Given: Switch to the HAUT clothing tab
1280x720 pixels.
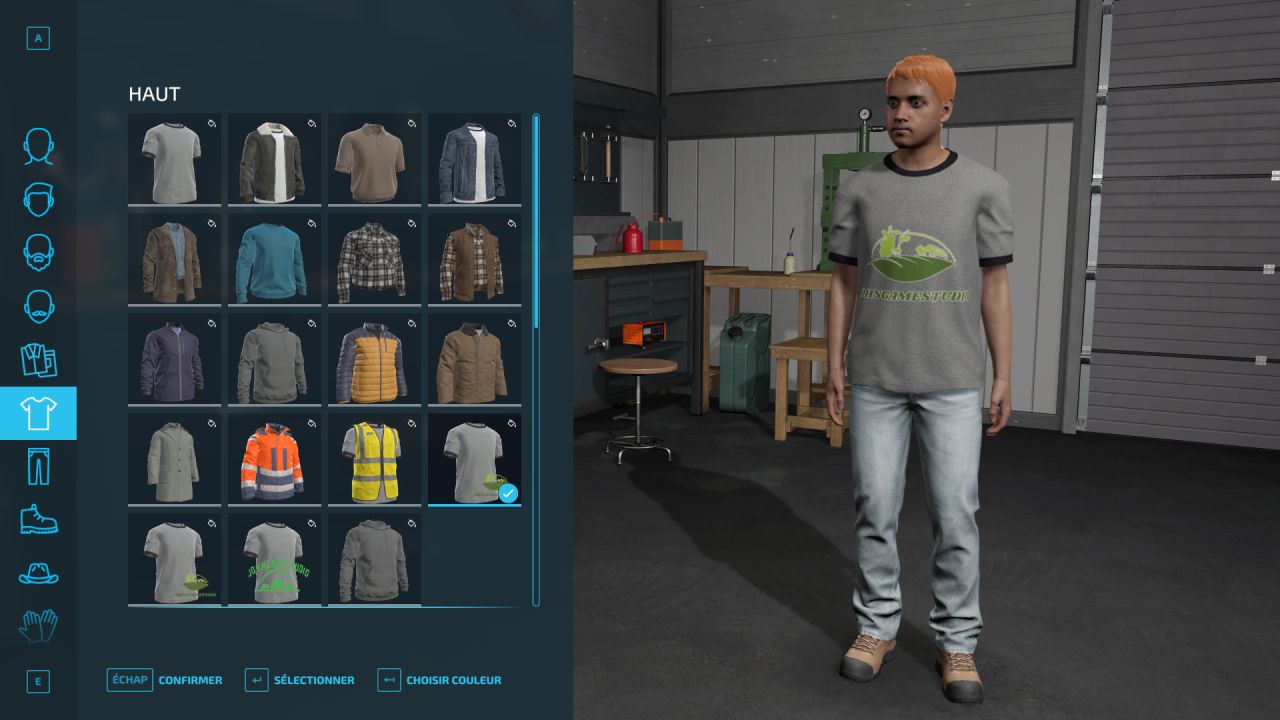Looking at the screenshot, I should (37, 413).
